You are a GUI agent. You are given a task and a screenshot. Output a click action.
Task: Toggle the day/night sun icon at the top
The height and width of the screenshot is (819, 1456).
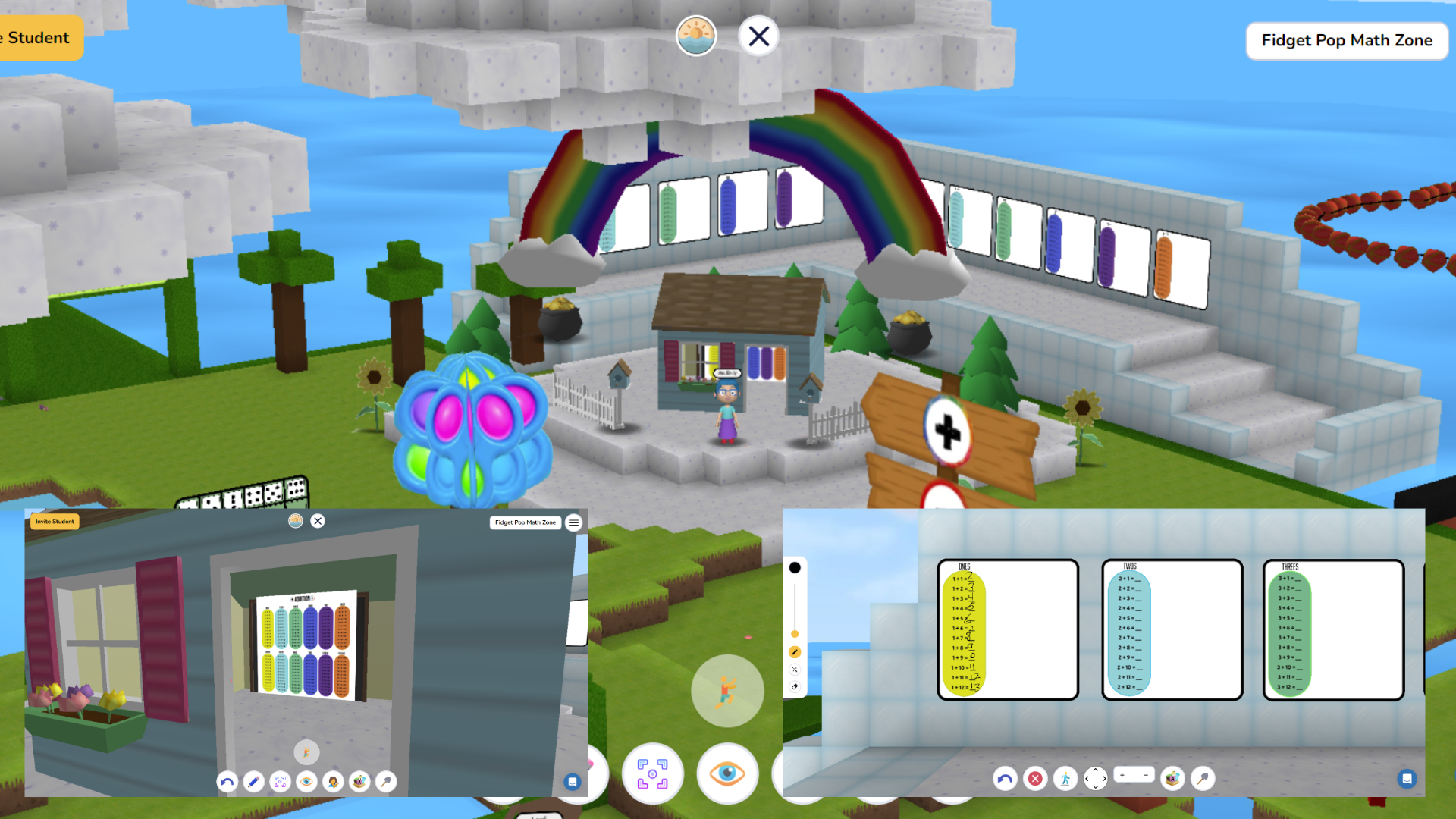pos(696,35)
